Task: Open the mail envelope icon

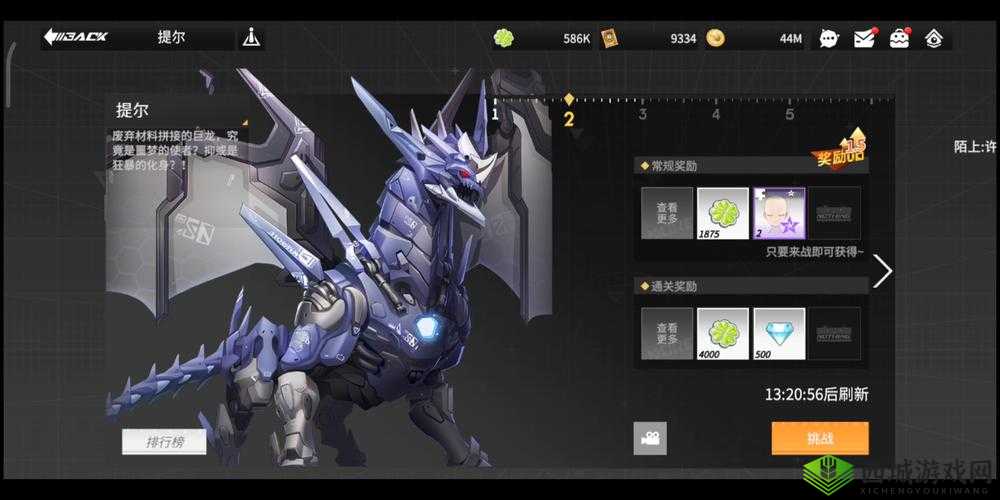Action: tap(864, 39)
